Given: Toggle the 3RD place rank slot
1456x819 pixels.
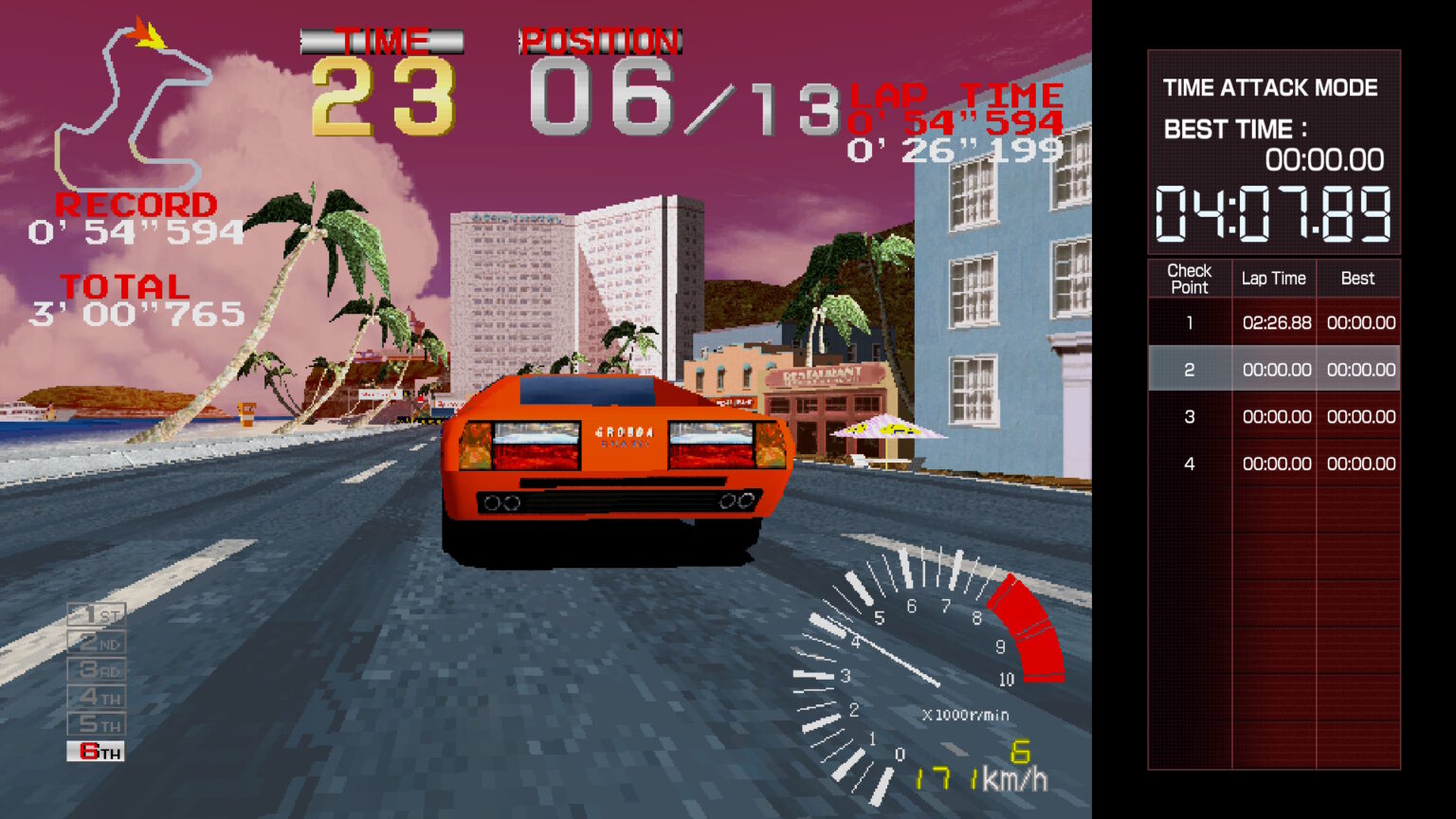Looking at the screenshot, I should click(x=95, y=669).
